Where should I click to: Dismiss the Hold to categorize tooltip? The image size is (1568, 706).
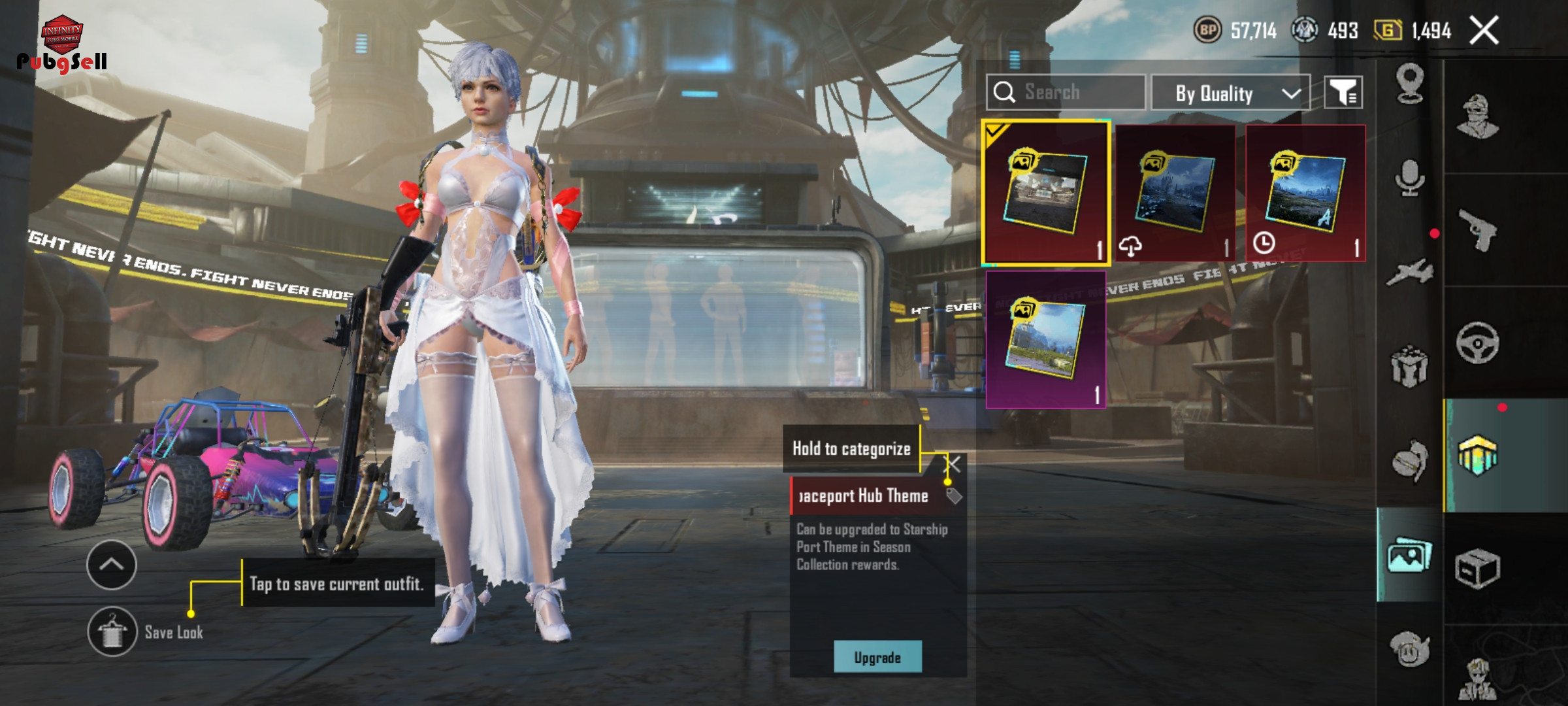coord(953,464)
